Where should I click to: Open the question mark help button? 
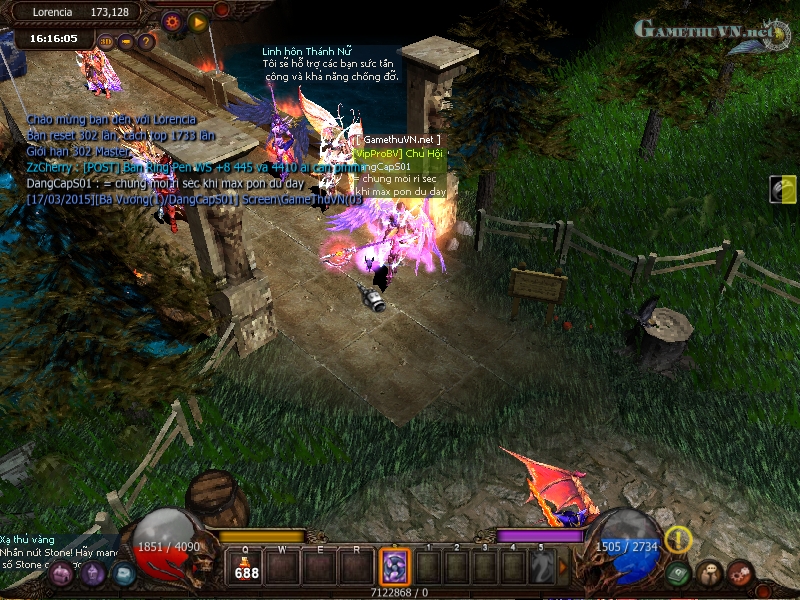click(x=146, y=42)
